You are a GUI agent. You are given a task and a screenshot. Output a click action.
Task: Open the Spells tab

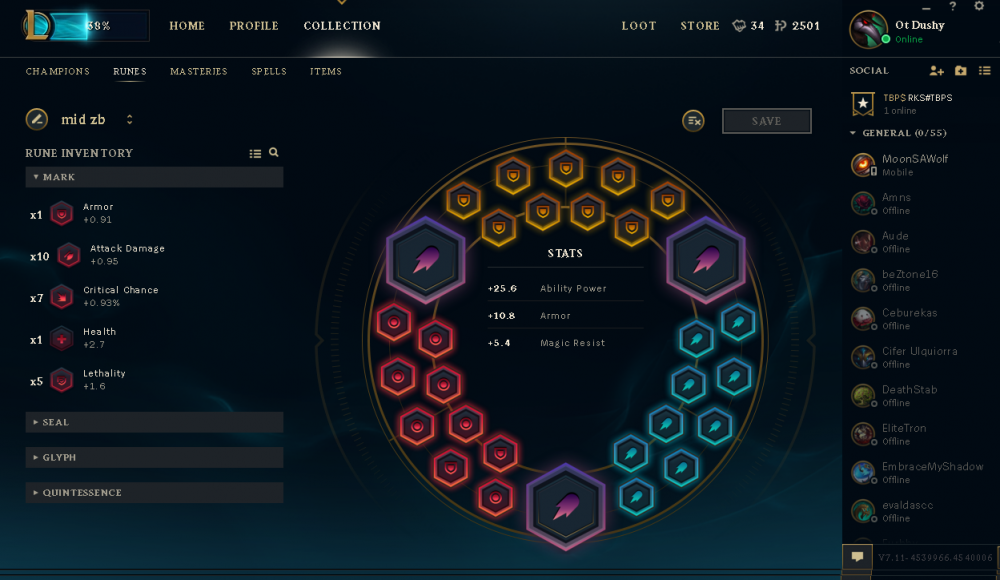click(269, 72)
